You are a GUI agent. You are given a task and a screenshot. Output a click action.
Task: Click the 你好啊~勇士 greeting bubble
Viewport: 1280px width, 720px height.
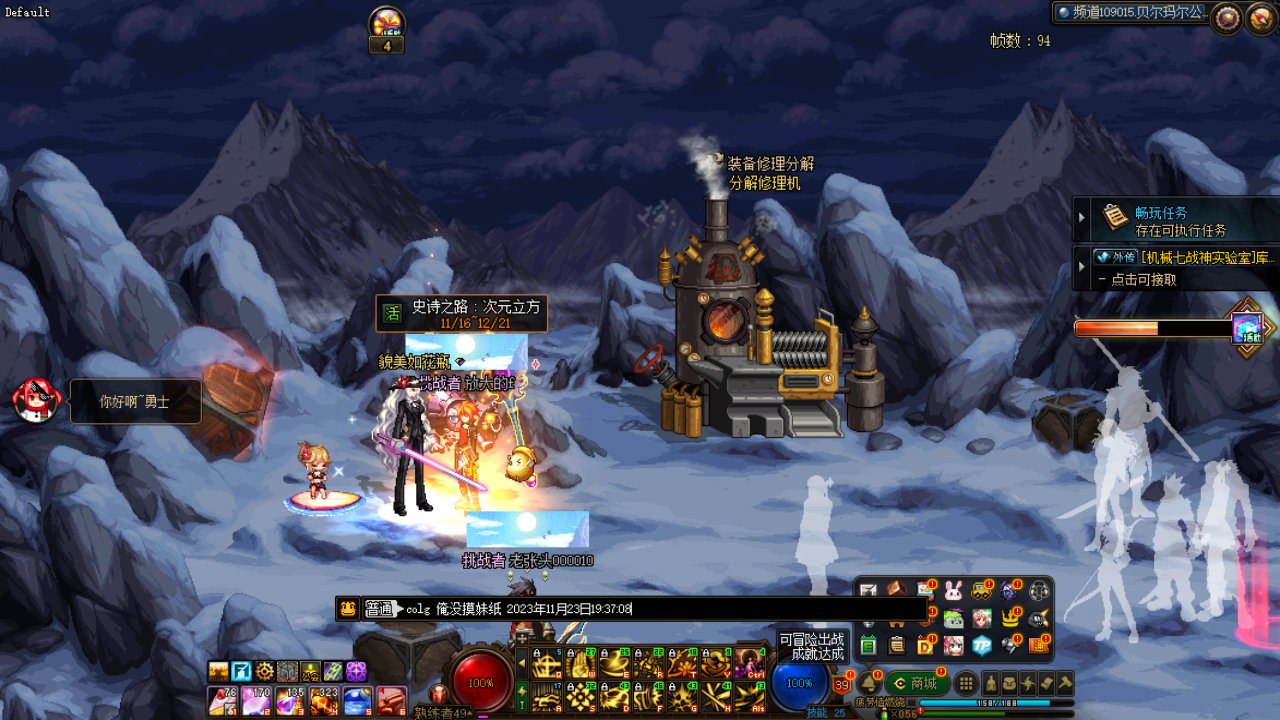click(135, 402)
